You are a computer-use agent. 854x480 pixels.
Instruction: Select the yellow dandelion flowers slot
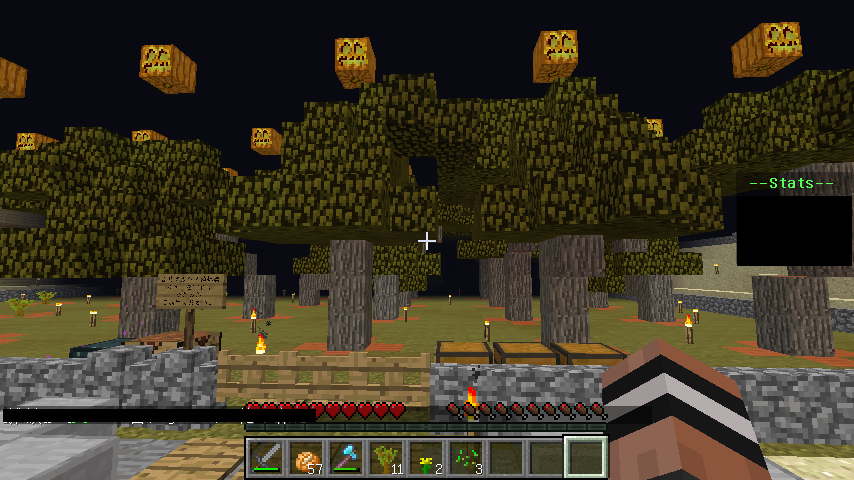(426, 458)
